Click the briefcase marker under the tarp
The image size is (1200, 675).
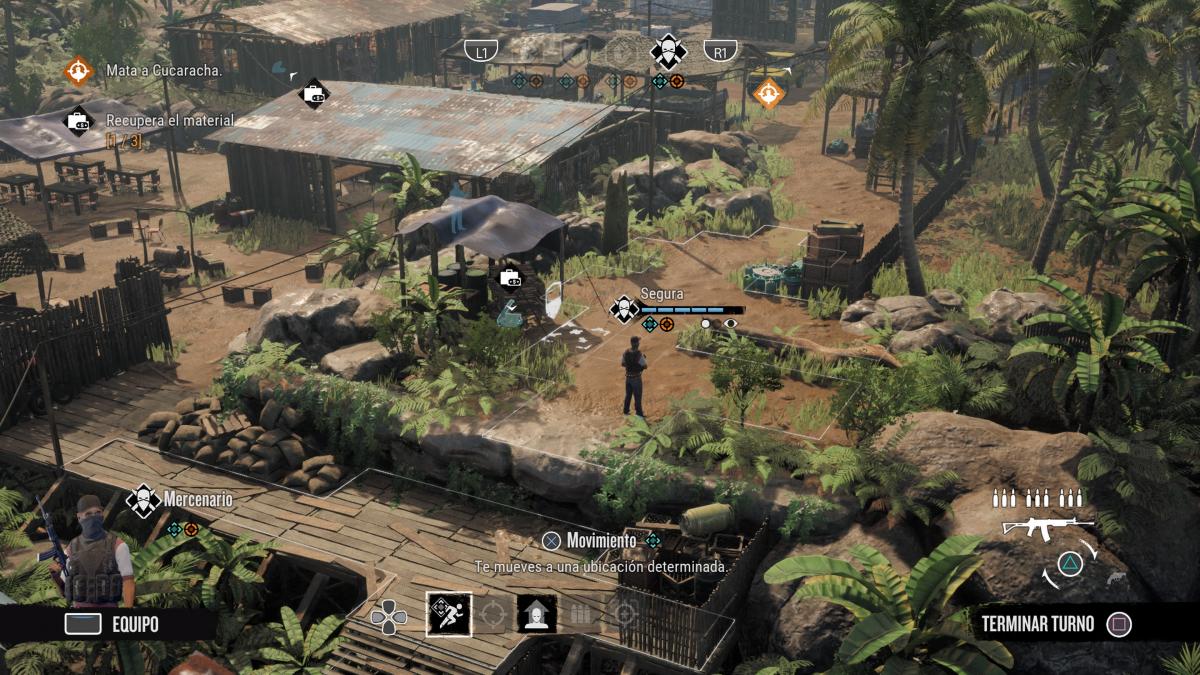pyautogui.click(x=509, y=278)
